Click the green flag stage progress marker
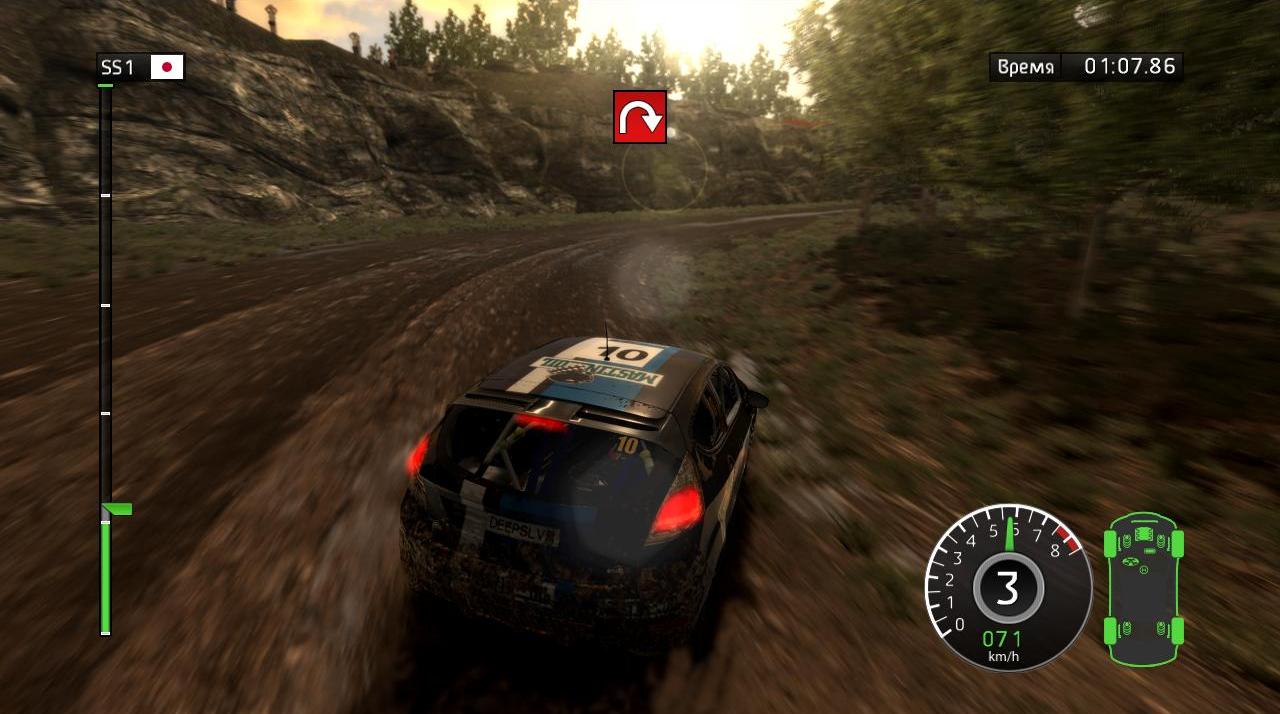The height and width of the screenshot is (714, 1280). tap(118, 509)
